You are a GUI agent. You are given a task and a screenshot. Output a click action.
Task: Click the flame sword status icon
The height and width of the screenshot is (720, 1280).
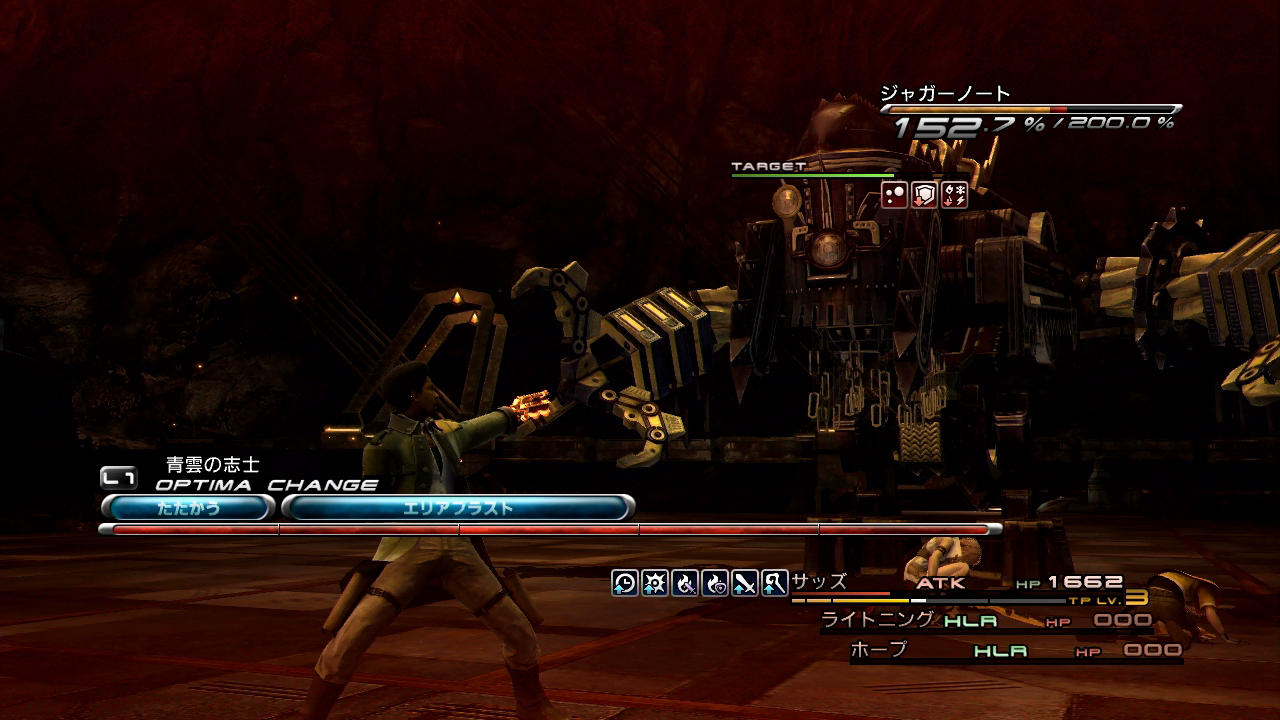[685, 583]
